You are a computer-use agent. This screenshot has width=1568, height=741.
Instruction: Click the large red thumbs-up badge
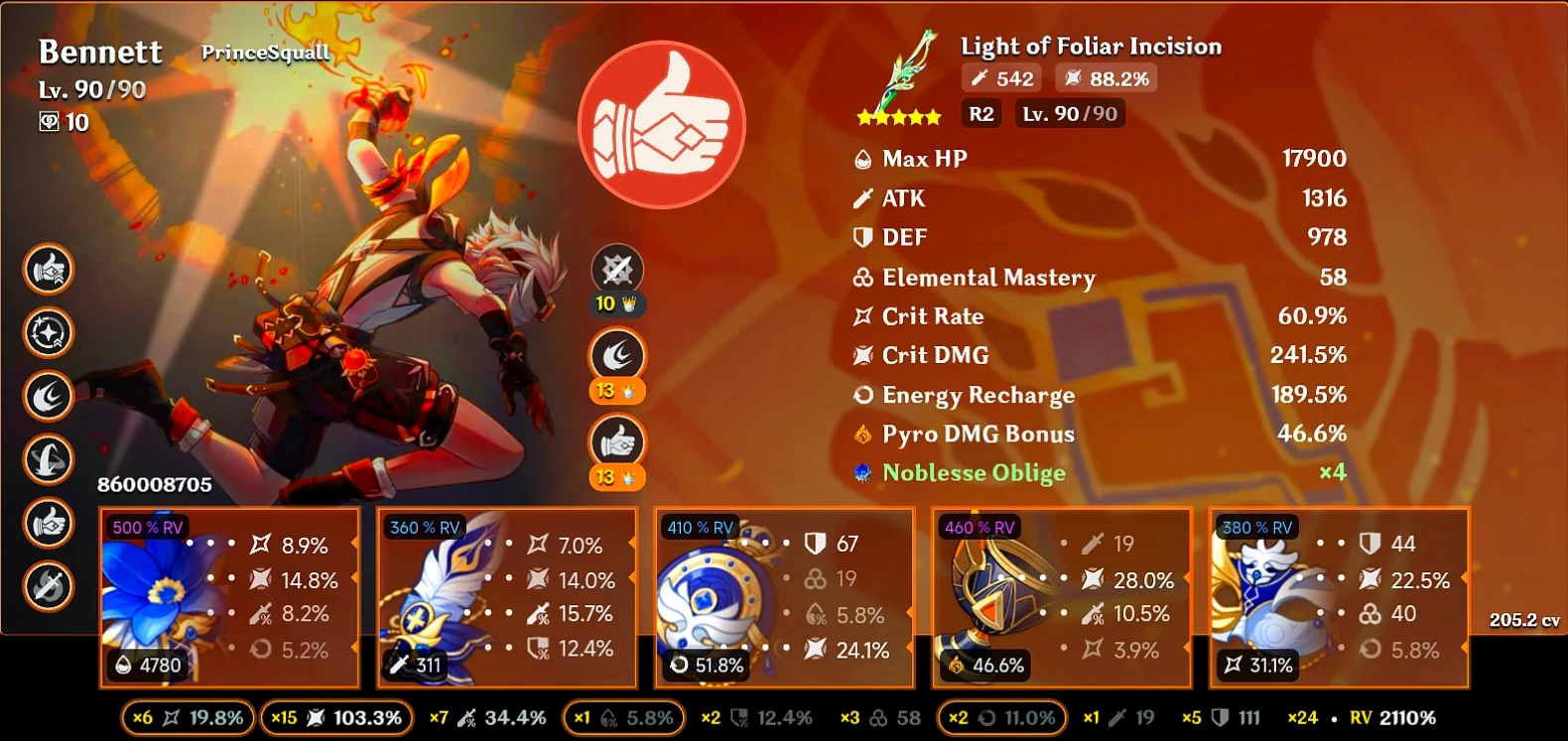pos(661,123)
